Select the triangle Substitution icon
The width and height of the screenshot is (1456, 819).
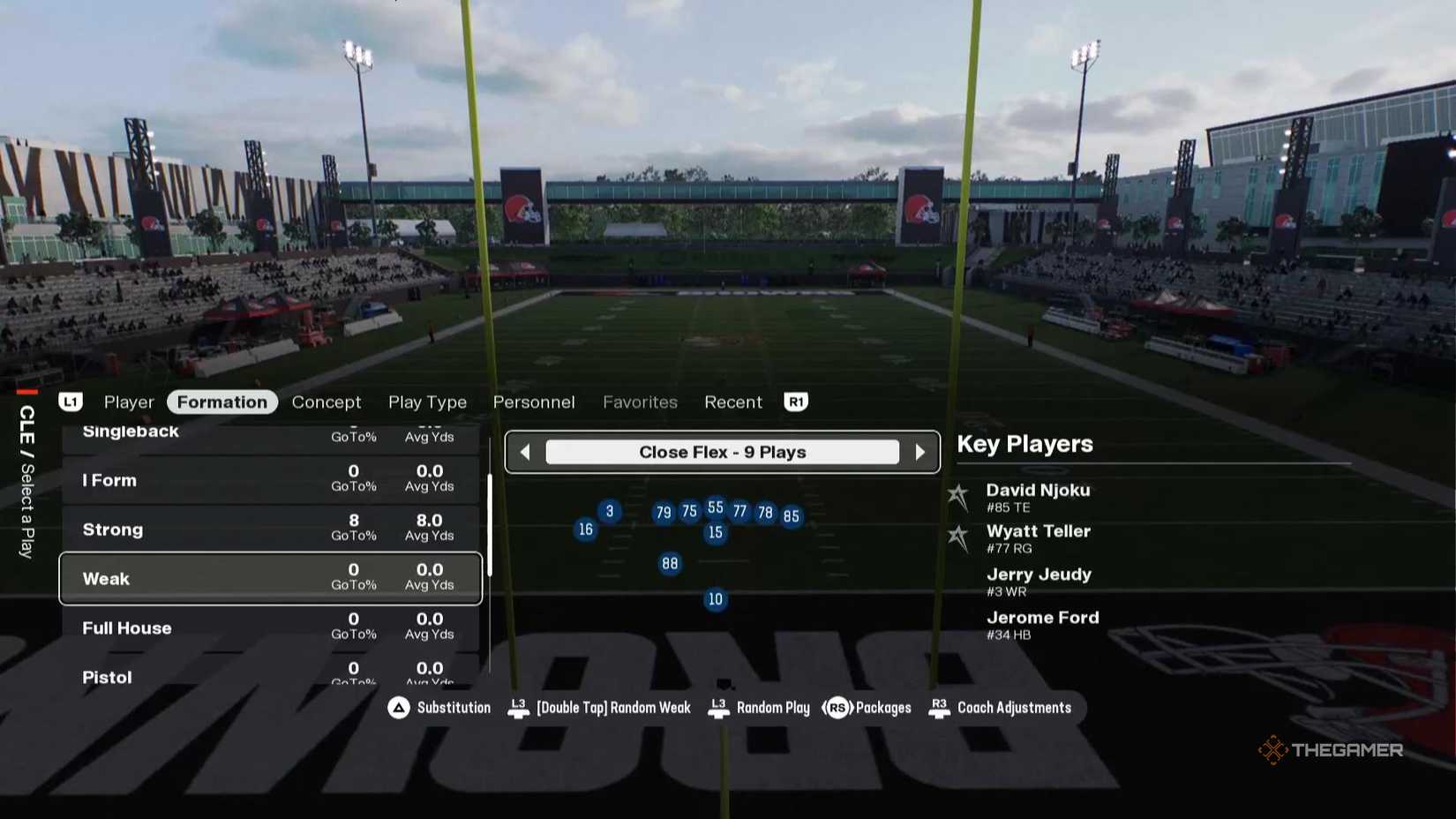tap(398, 707)
